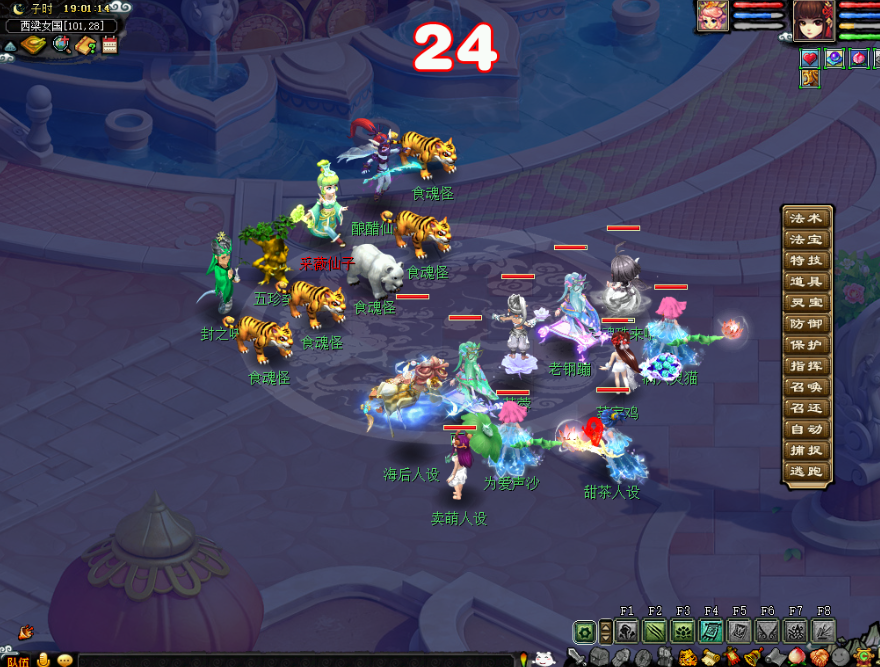Choose the 防御 defend command
The width and height of the screenshot is (880, 667).
pos(806,323)
